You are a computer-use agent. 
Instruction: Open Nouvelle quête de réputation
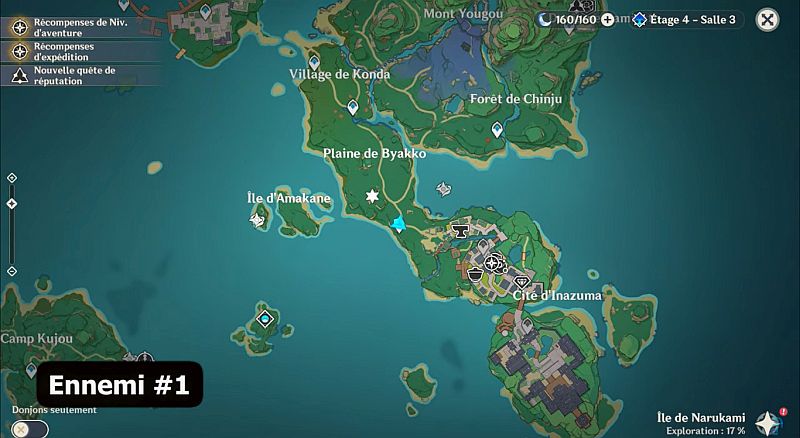click(x=70, y=76)
